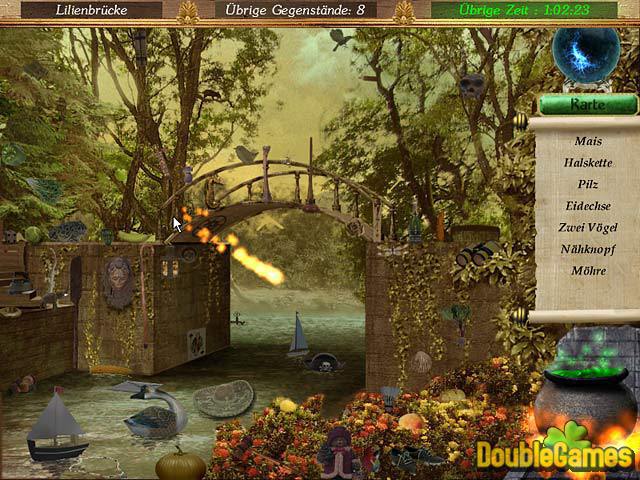This screenshot has width=640, height=480.
Task: Select Zwei Vögel list entry
Action: tap(588, 227)
